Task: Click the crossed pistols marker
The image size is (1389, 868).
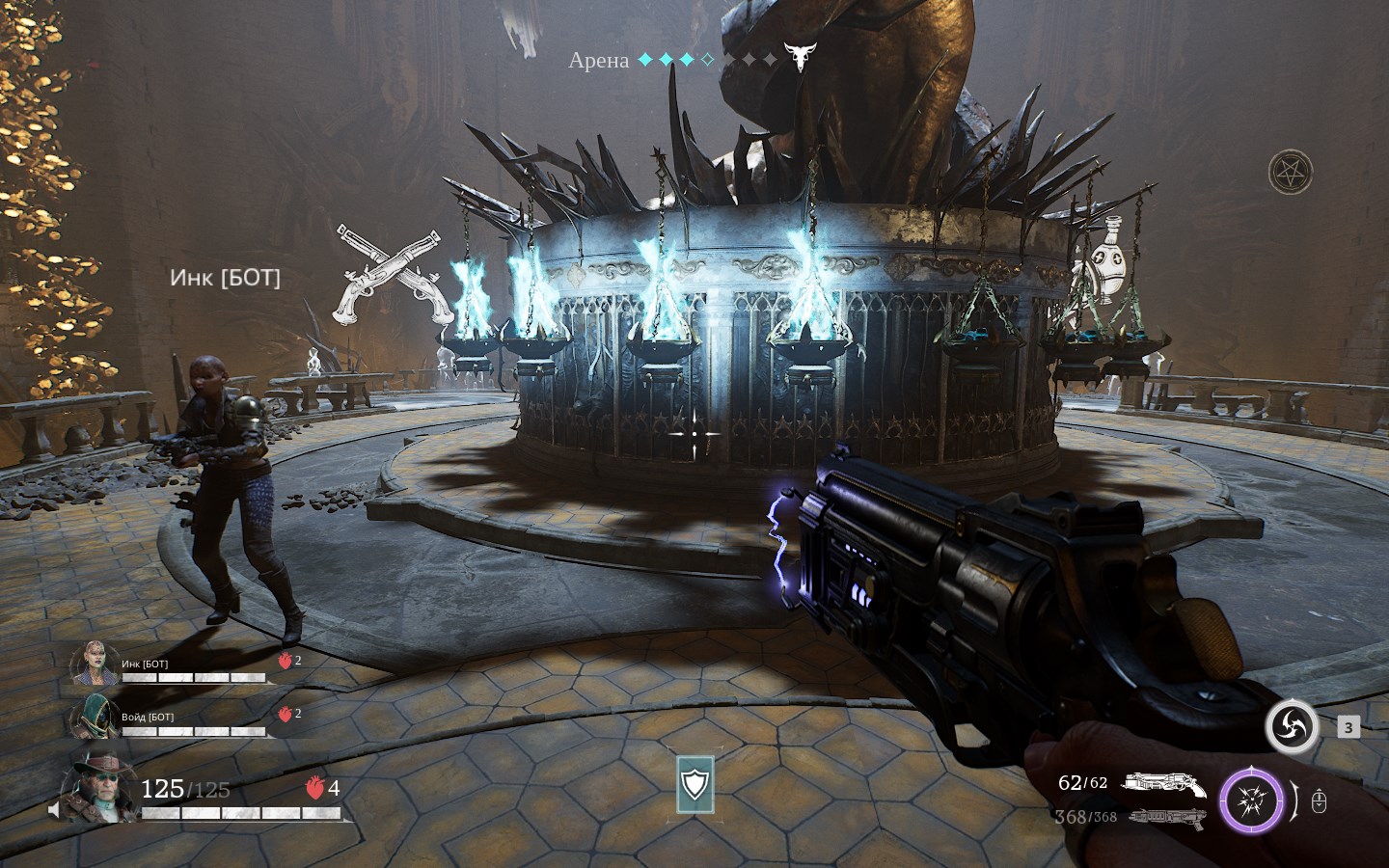Action: (x=395, y=274)
